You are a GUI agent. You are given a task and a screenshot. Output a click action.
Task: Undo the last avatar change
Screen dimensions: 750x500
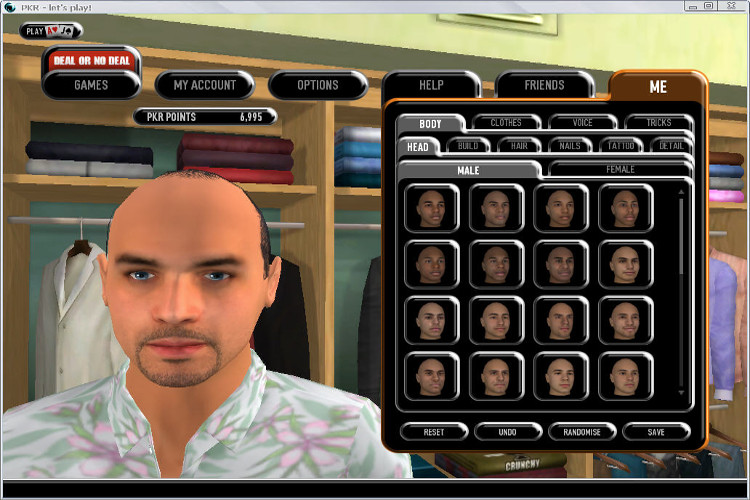pos(508,432)
